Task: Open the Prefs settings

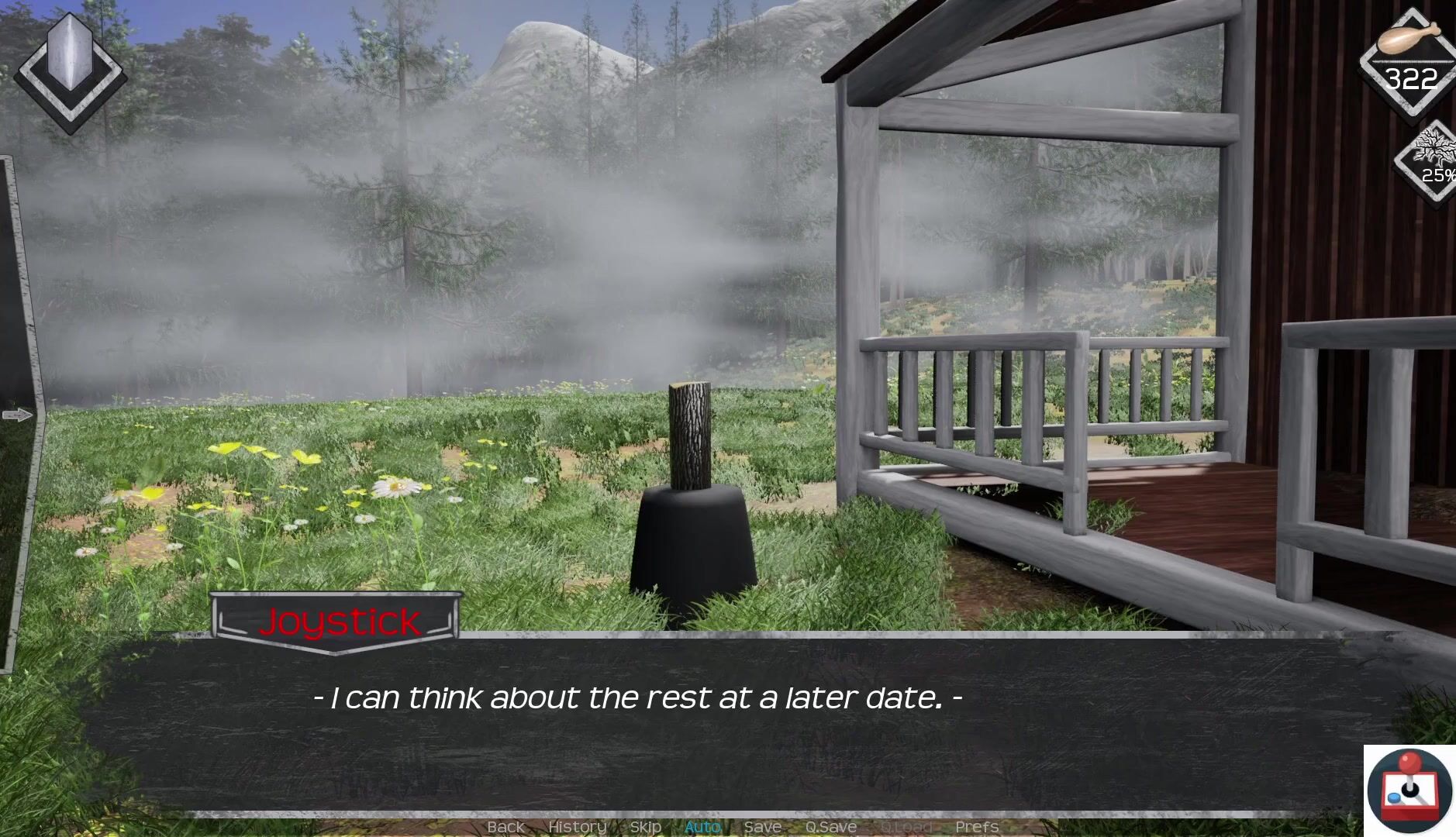Action: pos(977,827)
